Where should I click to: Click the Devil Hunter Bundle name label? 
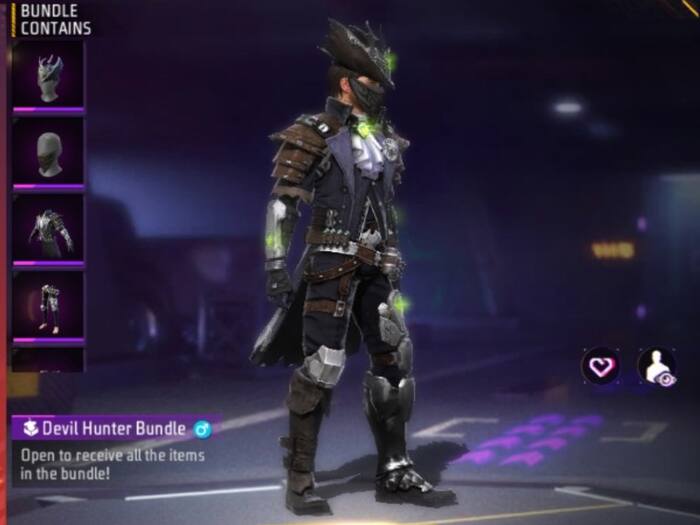(x=114, y=429)
